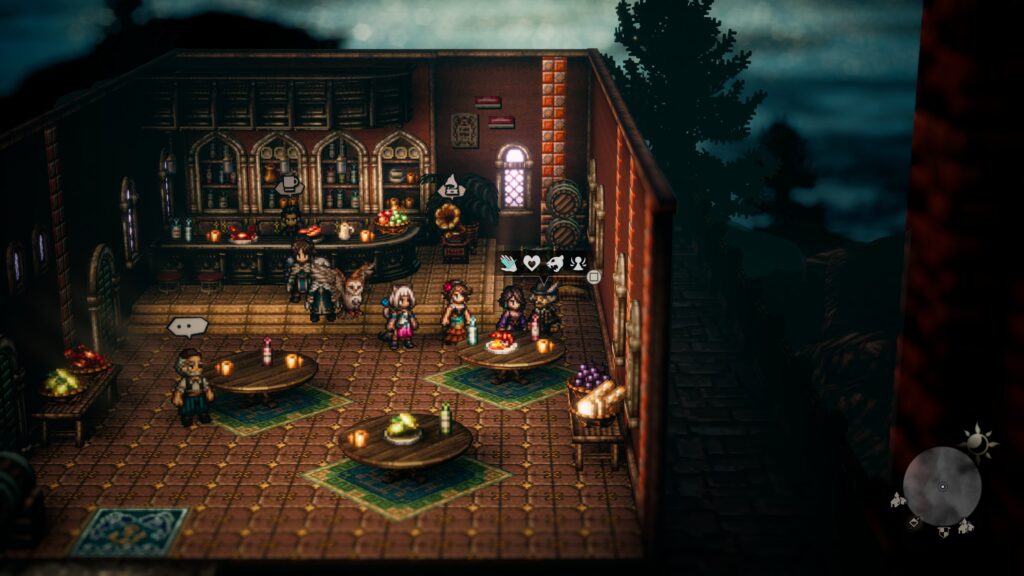1024x576 pixels.
Task: Choose the heart path action icon
Action: click(x=532, y=263)
